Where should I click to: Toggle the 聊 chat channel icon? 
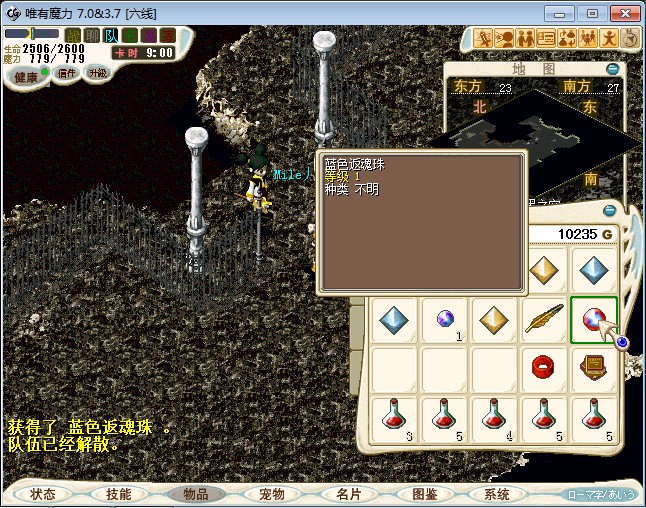91,35
